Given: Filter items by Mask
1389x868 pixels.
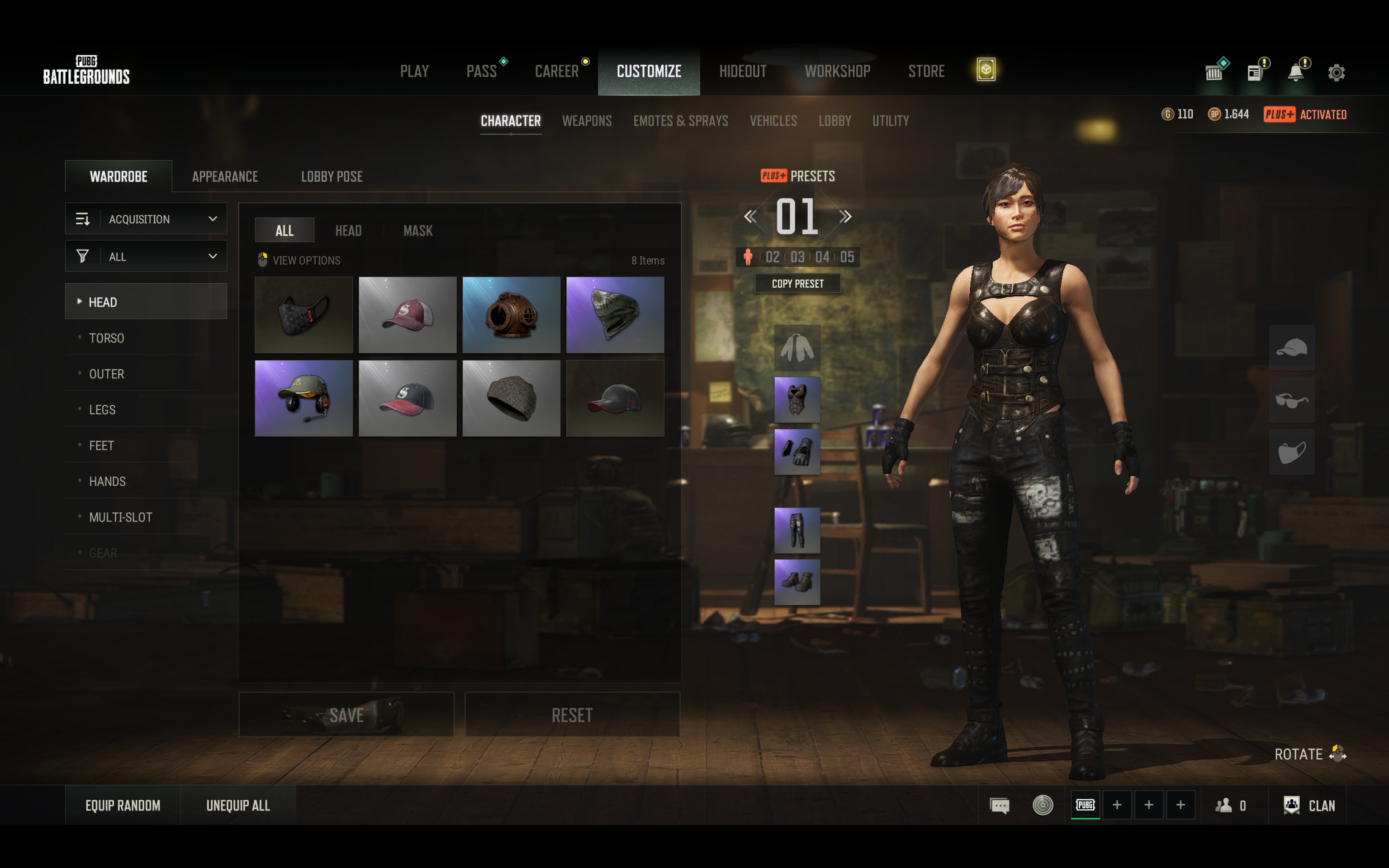Looking at the screenshot, I should 418,231.
